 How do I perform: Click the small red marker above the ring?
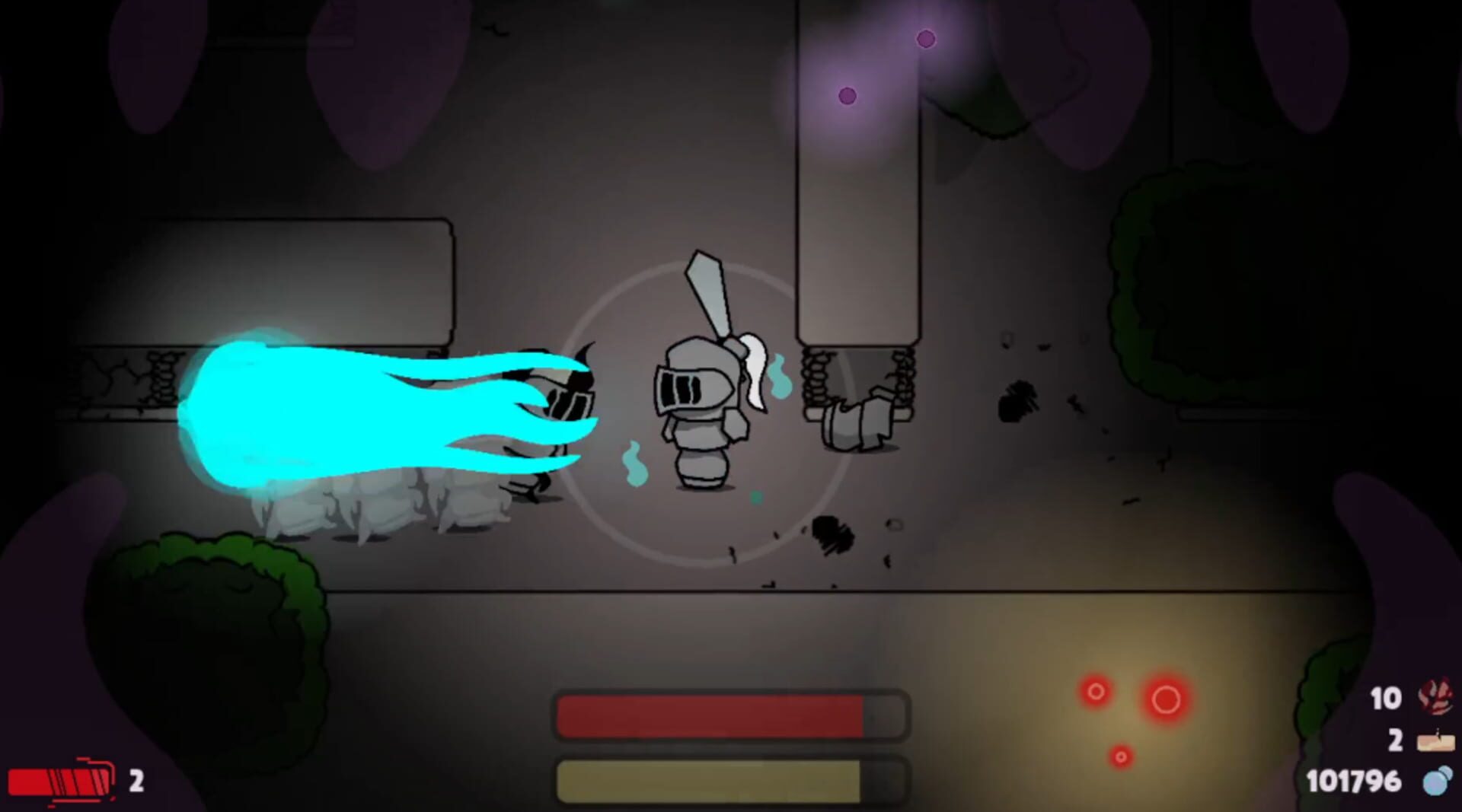(1097, 693)
